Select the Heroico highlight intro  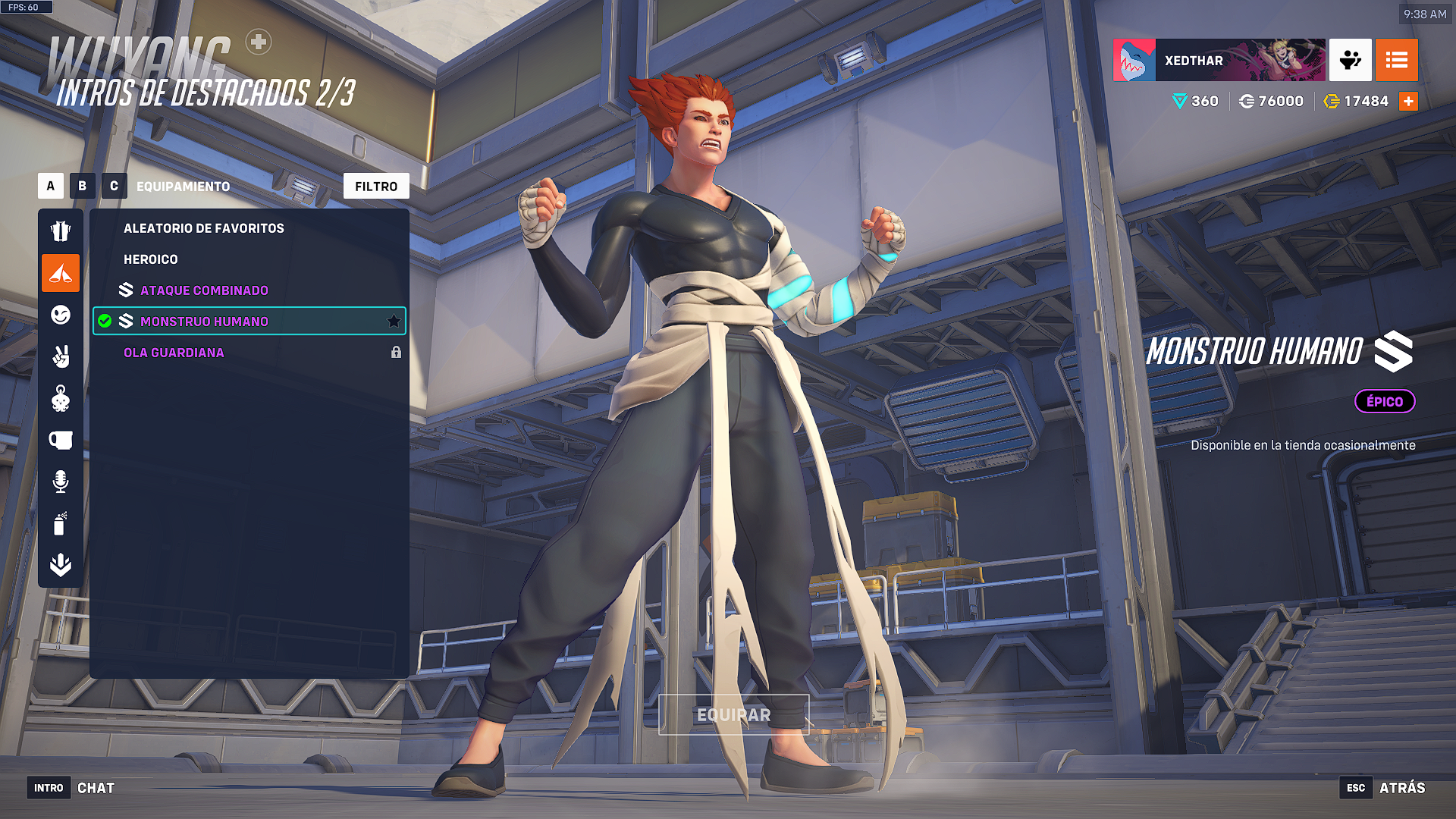pyautogui.click(x=151, y=259)
